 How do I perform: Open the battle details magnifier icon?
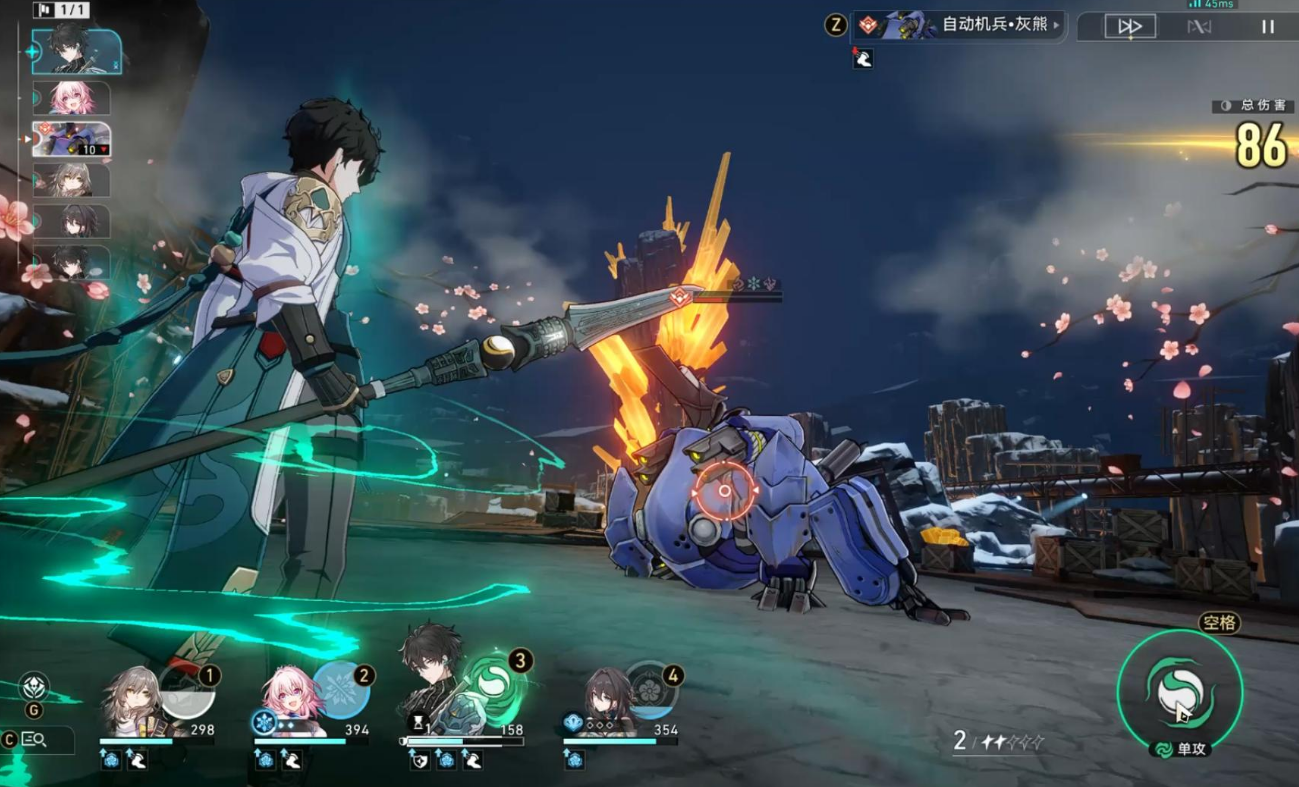[34, 740]
